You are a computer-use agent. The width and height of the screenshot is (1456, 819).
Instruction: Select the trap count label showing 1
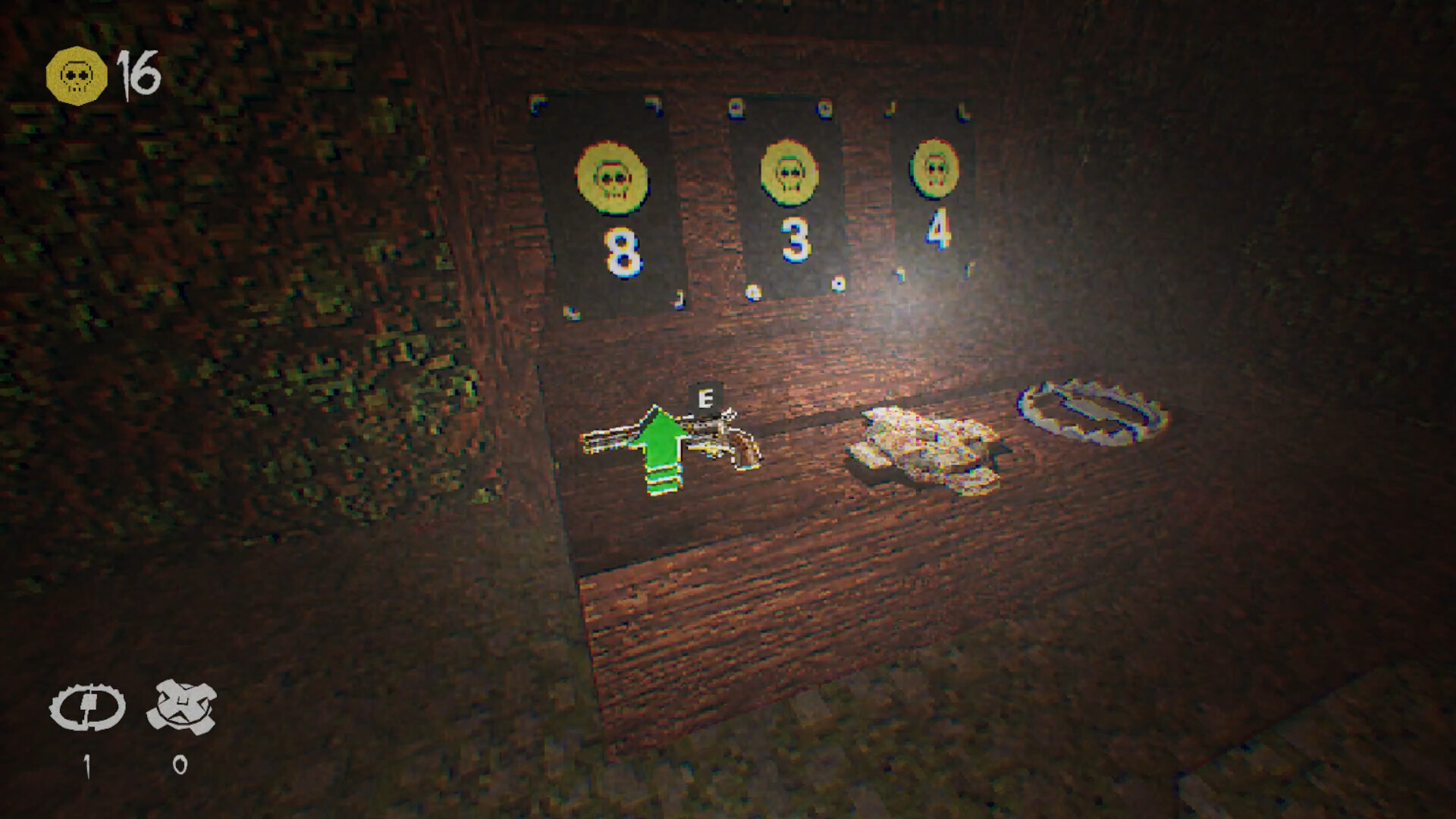(88, 767)
